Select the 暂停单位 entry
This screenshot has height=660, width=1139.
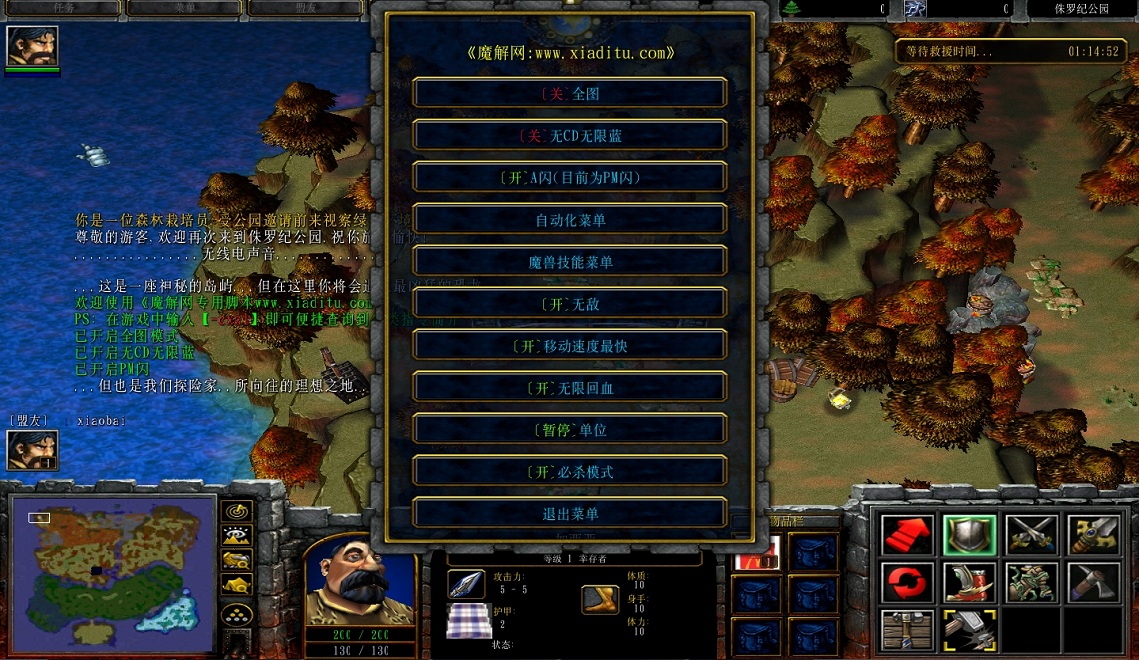(569, 429)
